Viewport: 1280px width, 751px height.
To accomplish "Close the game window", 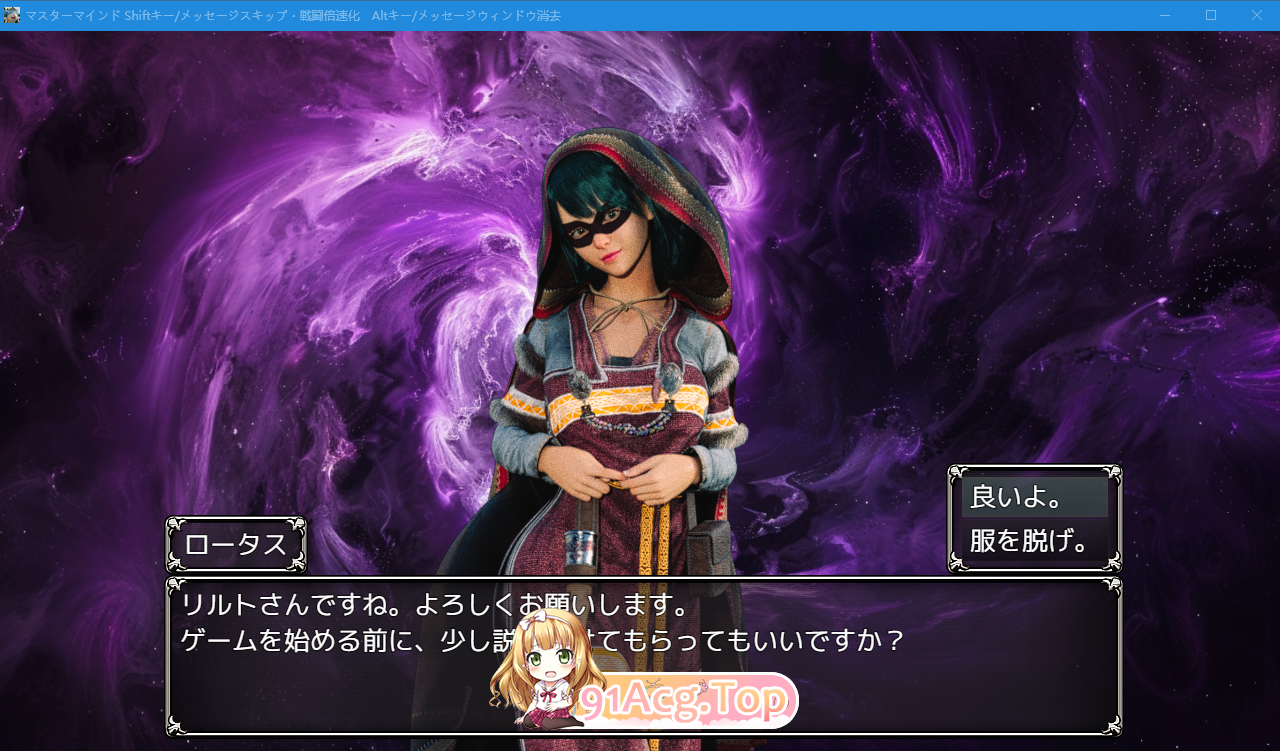I will pyautogui.click(x=1256, y=15).
